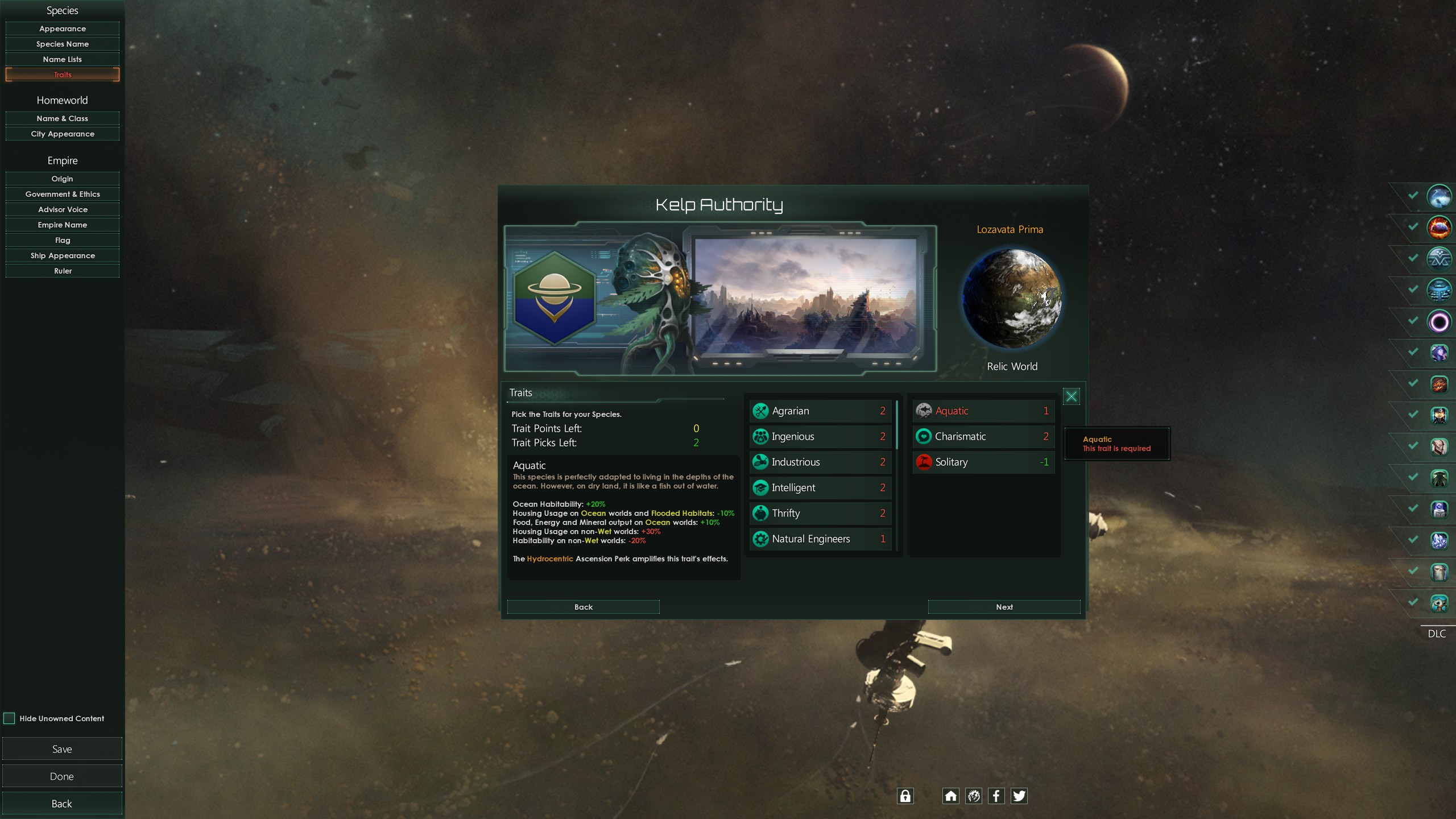Select Government & Ethics
1456x819 pixels.
[63, 194]
